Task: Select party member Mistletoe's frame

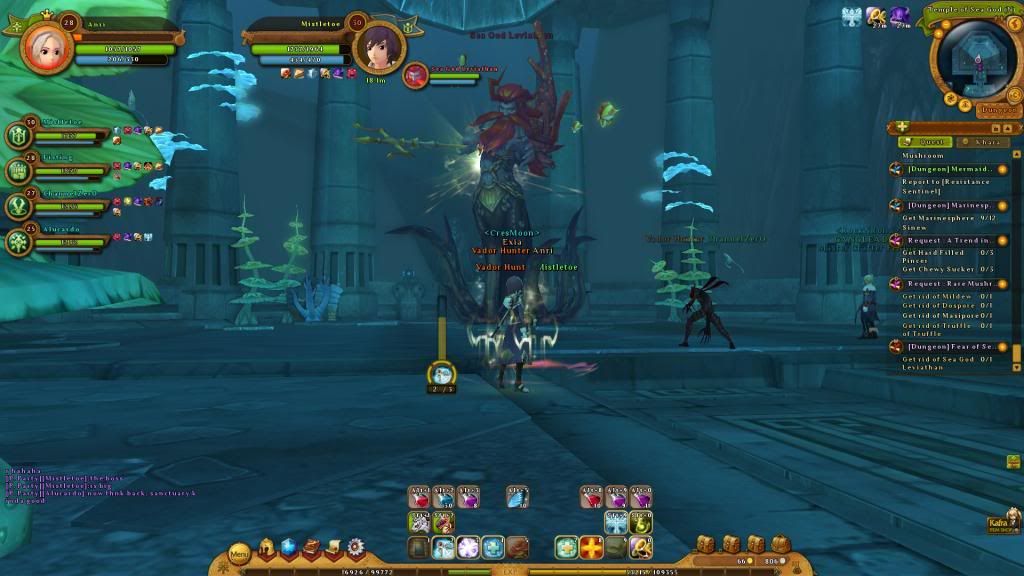Action: coord(58,134)
